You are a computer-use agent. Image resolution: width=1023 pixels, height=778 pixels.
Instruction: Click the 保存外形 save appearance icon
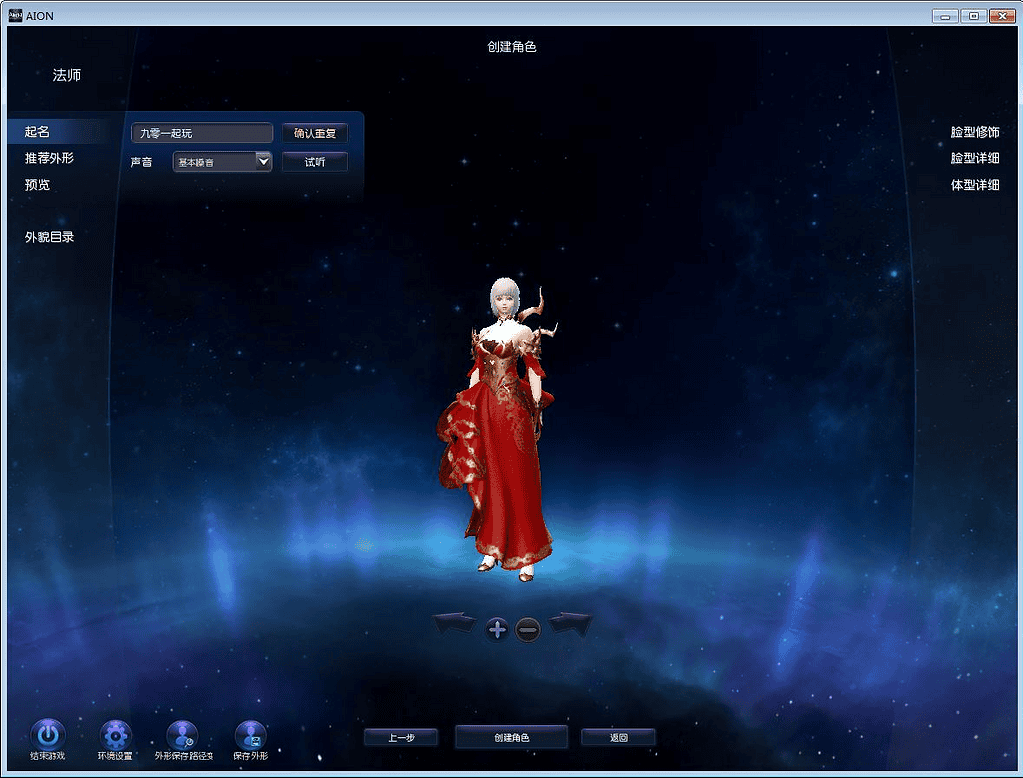pyautogui.click(x=250, y=735)
